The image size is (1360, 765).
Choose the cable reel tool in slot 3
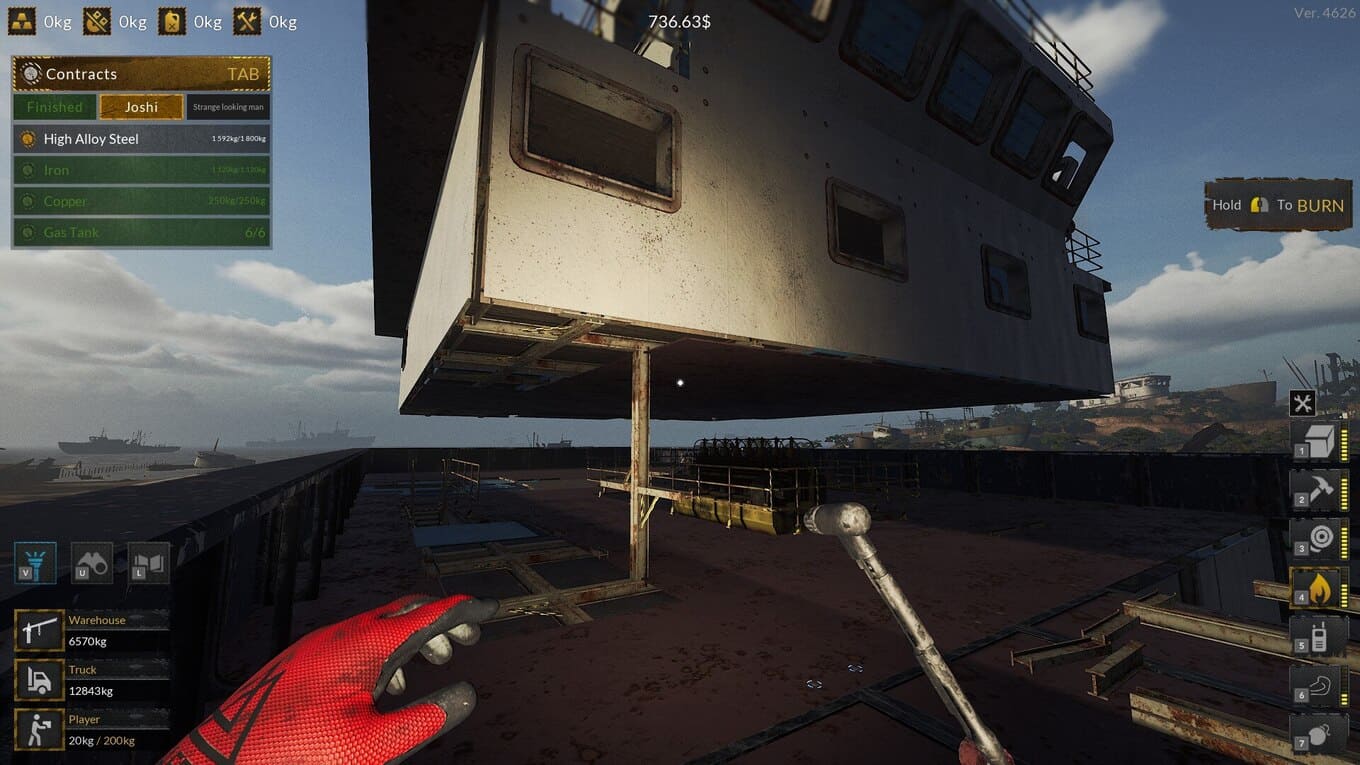click(1318, 539)
